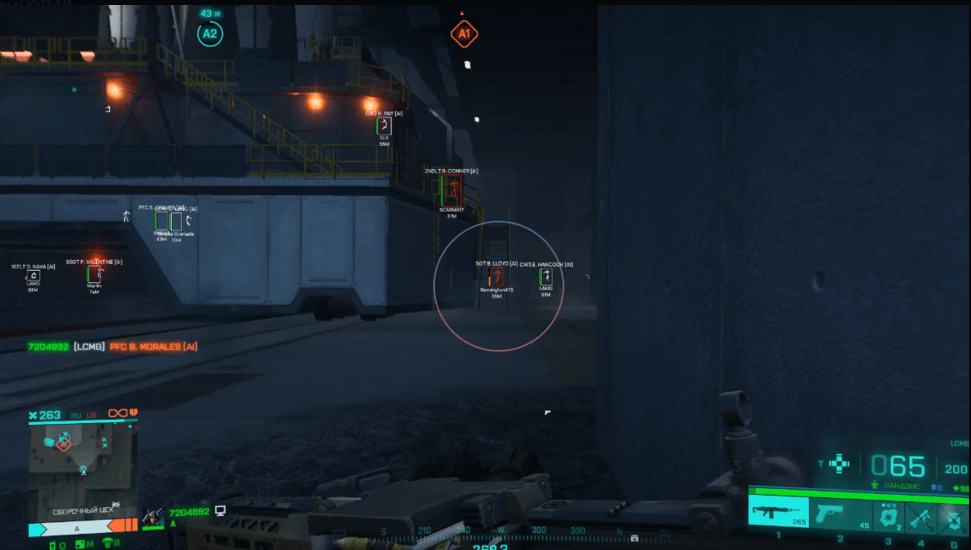Screen dimensions: 971x550
Task: Click the orange A1 objective marker
Action: coord(463,34)
